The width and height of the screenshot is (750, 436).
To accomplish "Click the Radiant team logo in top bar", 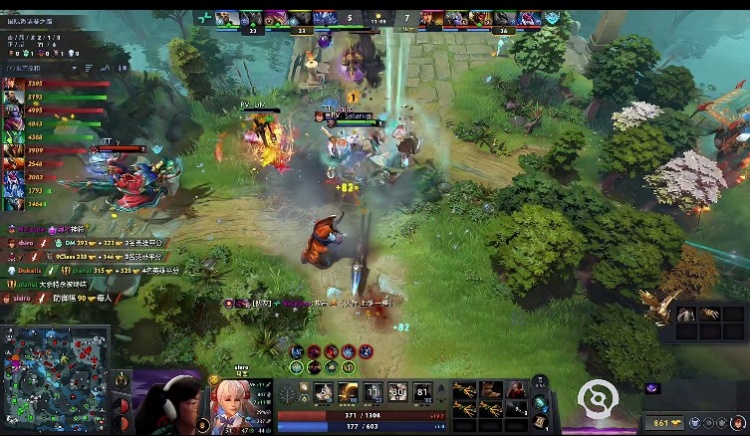I will click(204, 18).
